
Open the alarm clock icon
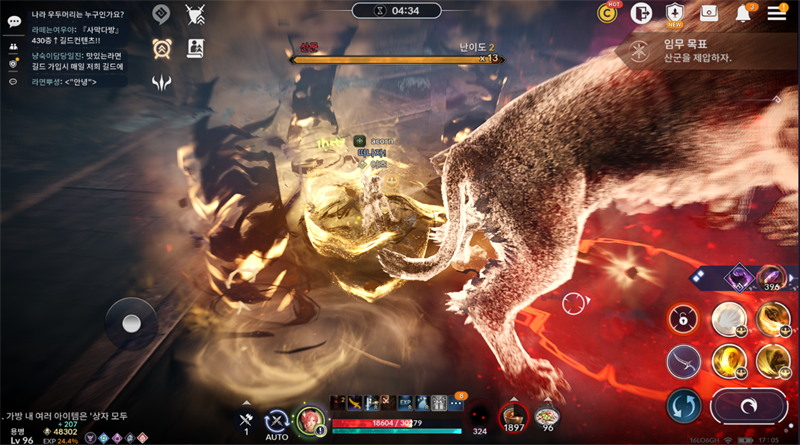pyautogui.click(x=161, y=48)
